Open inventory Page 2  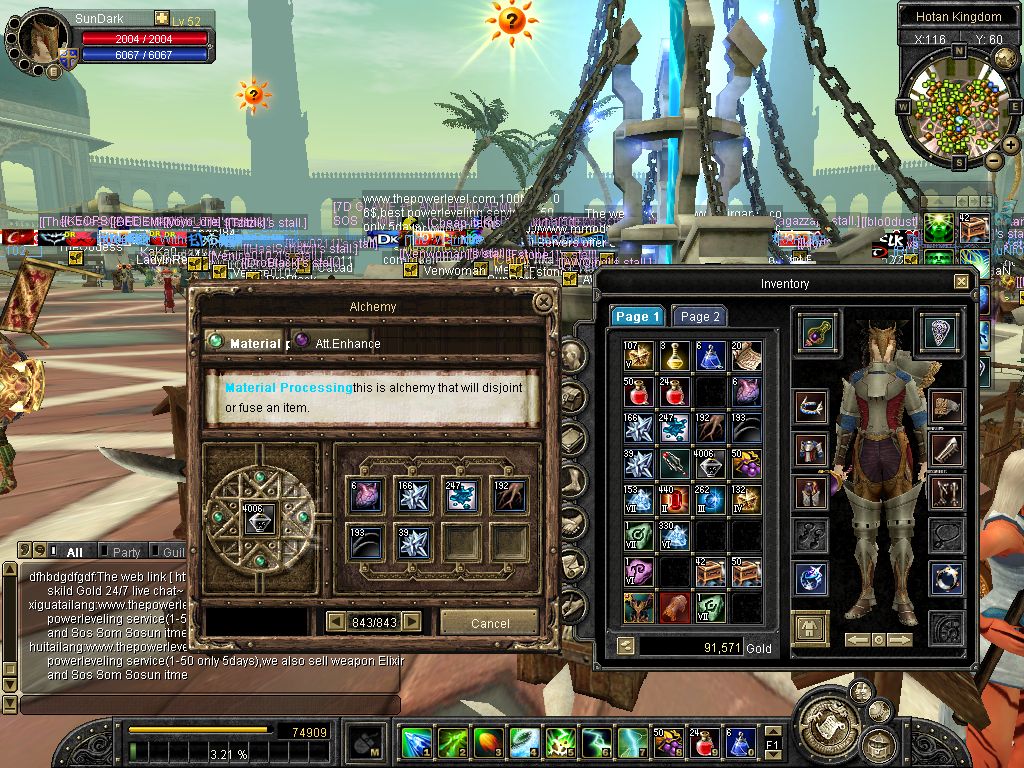[700, 316]
